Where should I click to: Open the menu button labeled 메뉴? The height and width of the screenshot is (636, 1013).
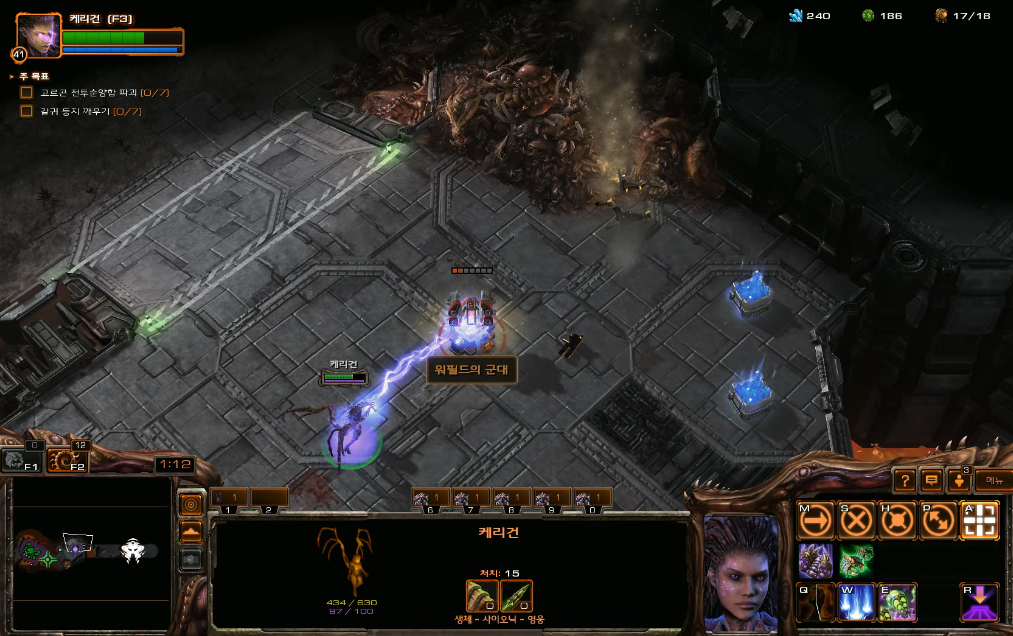992,480
